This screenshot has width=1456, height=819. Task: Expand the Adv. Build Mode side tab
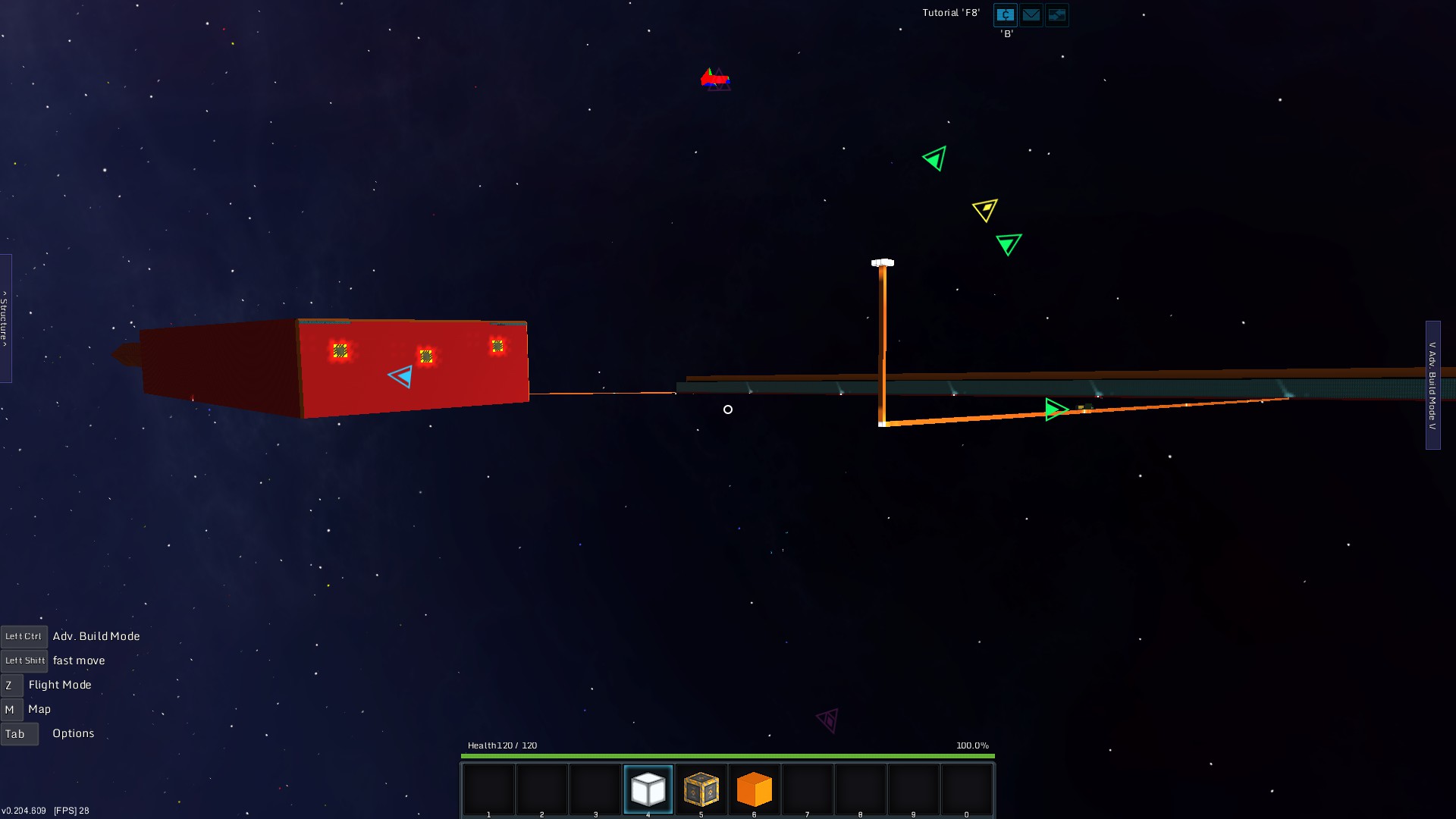pos(1432,385)
